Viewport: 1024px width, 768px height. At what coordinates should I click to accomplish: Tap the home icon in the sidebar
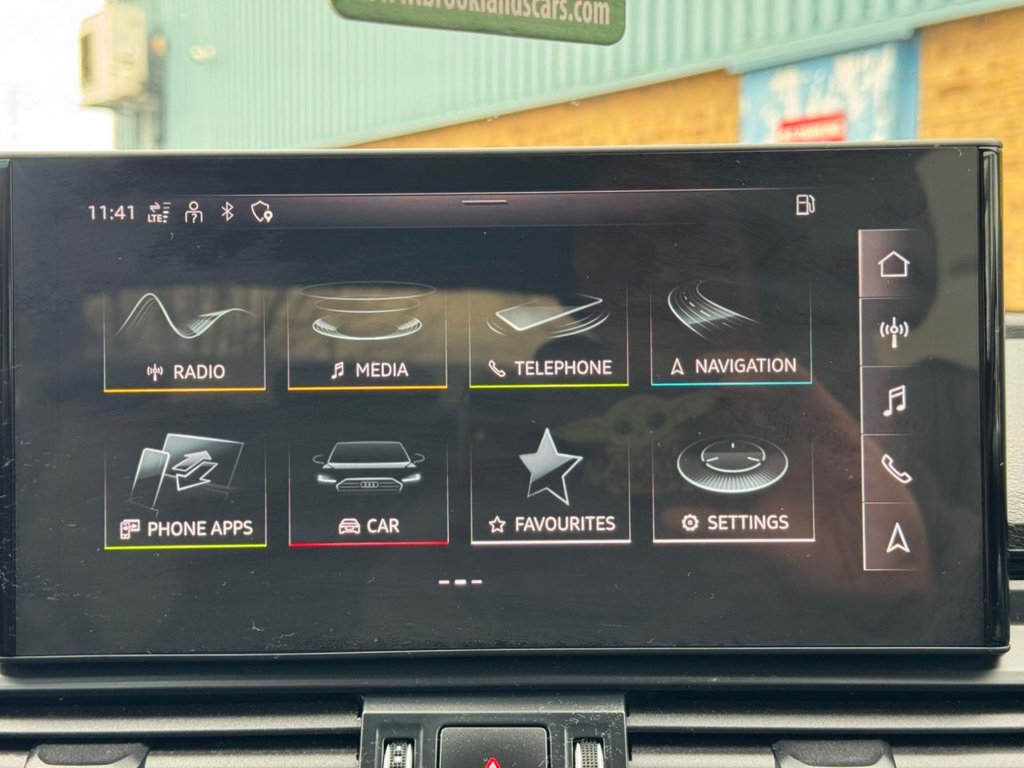coord(893,264)
